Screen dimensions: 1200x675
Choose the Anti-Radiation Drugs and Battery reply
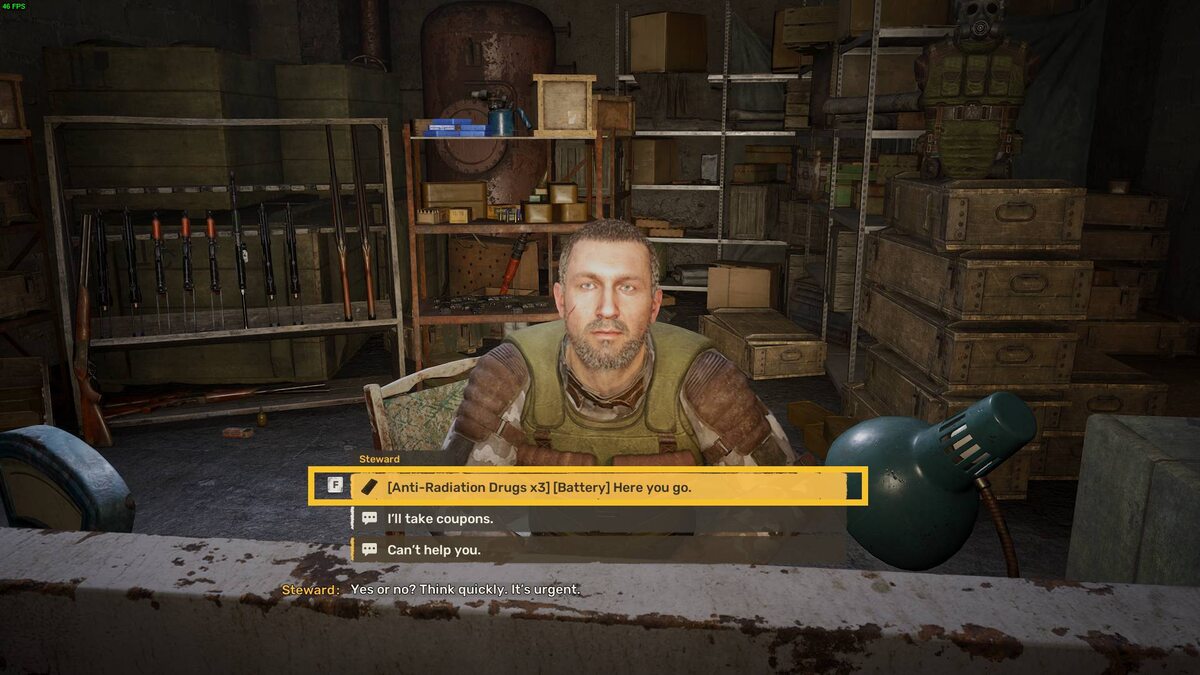click(x=539, y=487)
